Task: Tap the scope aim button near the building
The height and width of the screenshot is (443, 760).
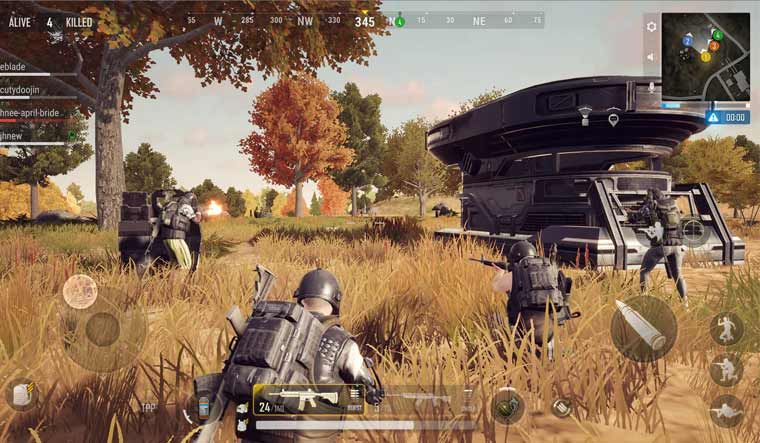Action: (x=693, y=232)
